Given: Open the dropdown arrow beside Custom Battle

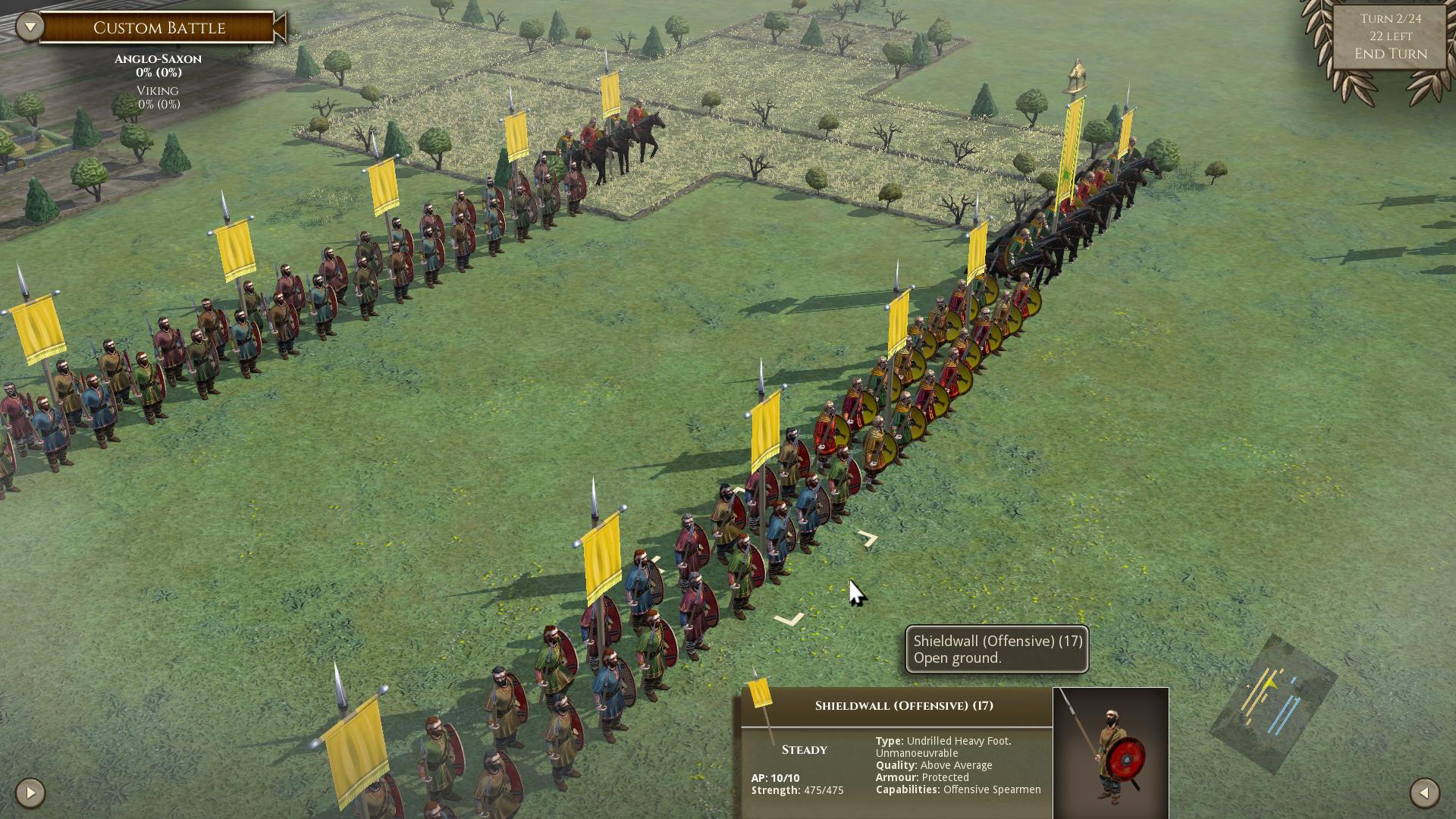Looking at the screenshot, I should point(30,28).
